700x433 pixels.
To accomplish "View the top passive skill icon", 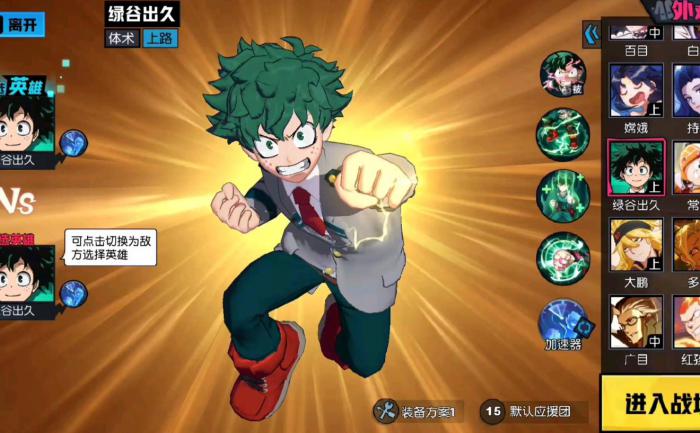I will 564,74.
